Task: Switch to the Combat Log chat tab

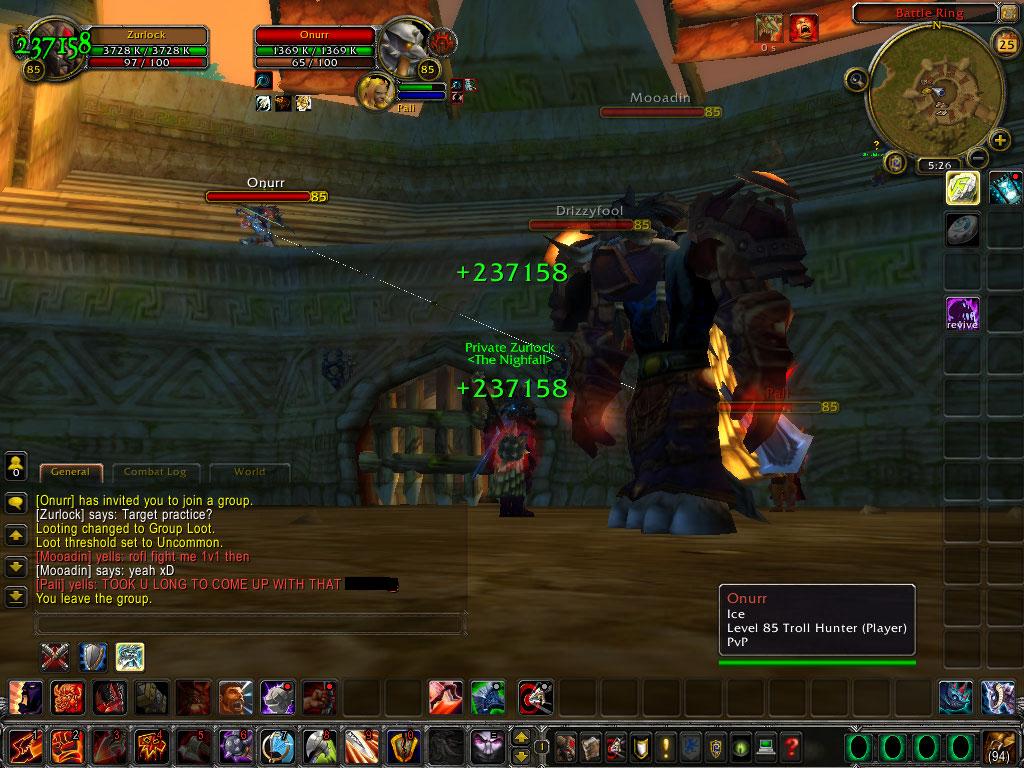Action: click(x=155, y=472)
